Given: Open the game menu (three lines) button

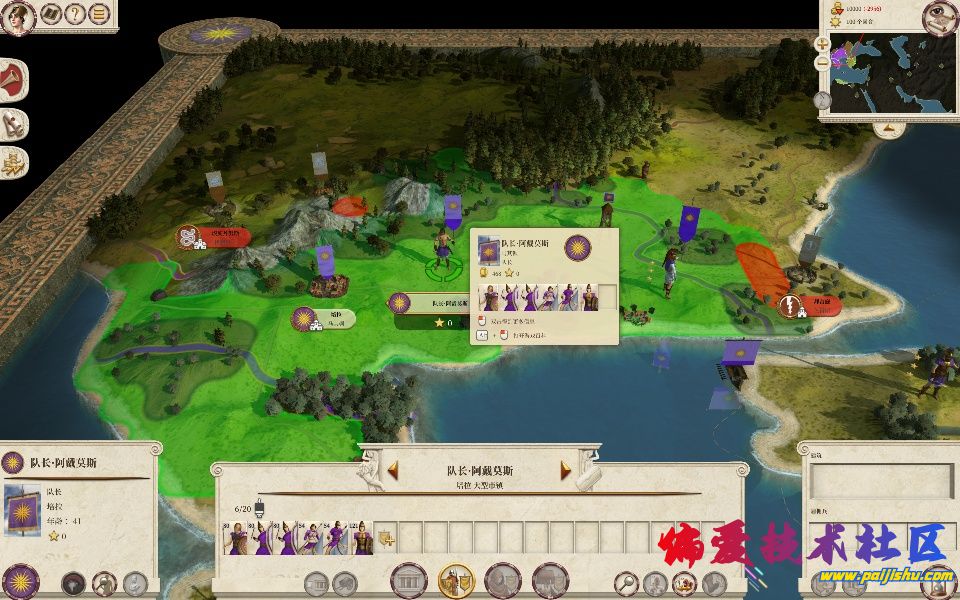Looking at the screenshot, I should 99,14.
